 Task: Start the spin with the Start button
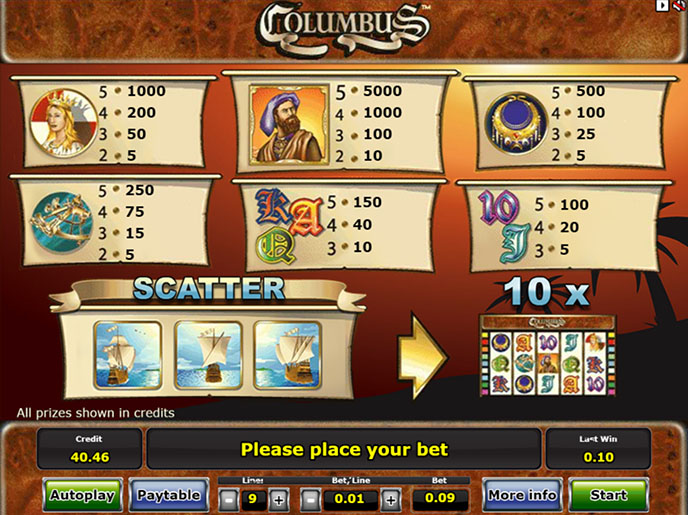[x=608, y=494]
